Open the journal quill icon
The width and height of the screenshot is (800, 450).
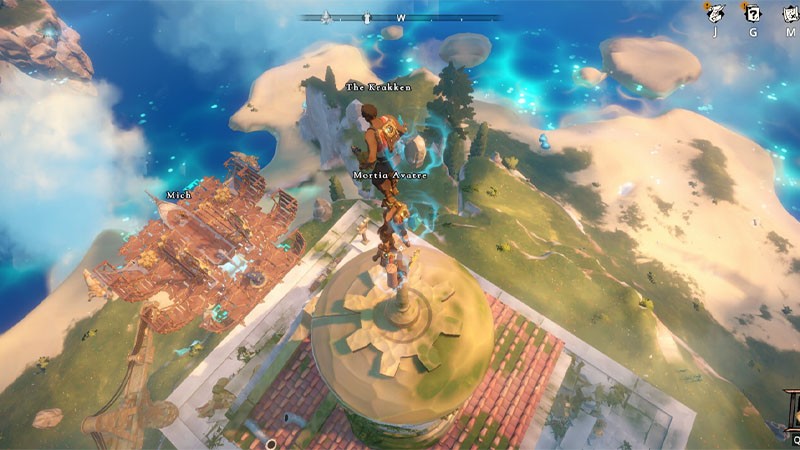[715, 12]
